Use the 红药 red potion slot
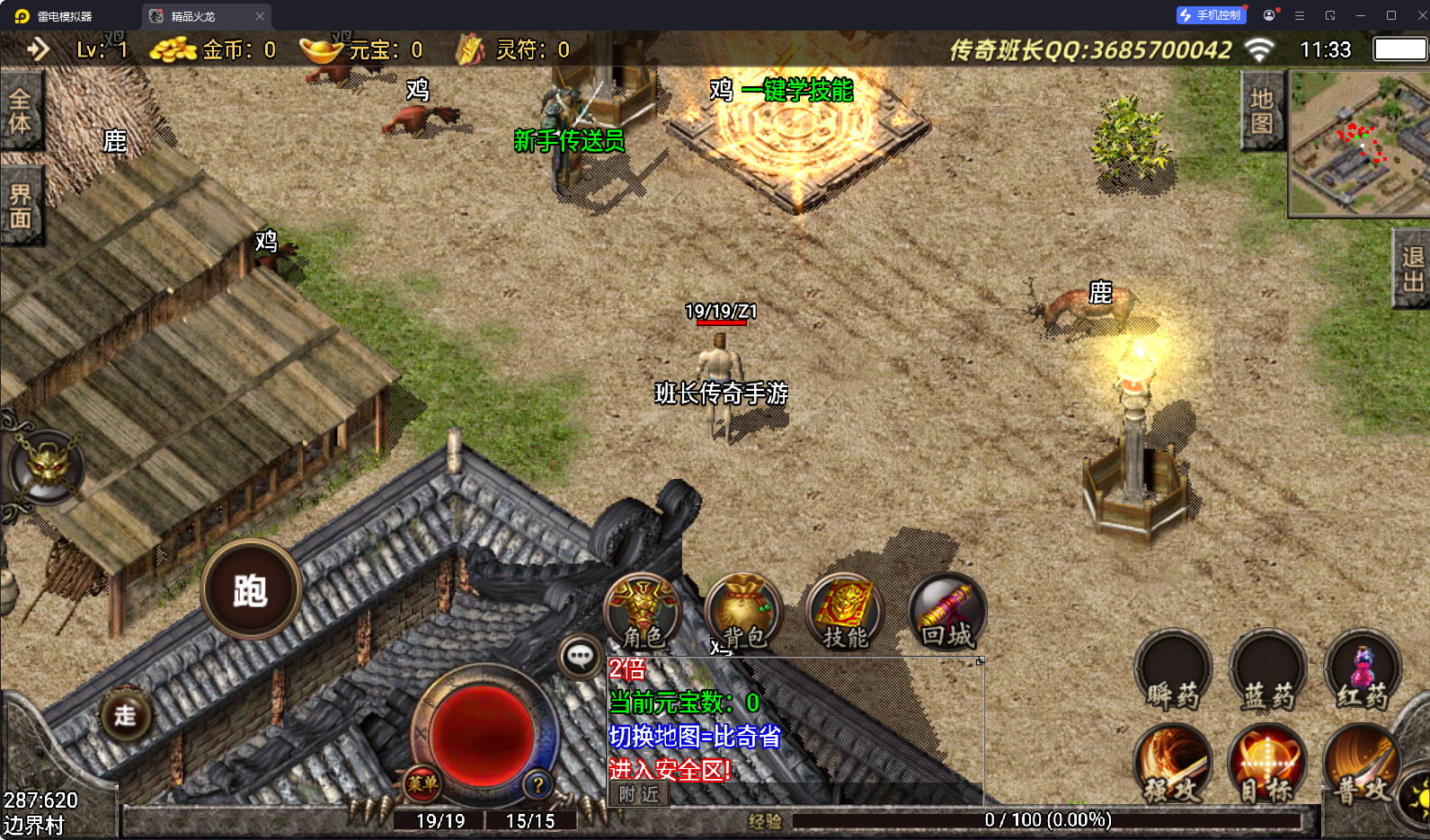This screenshot has width=1430, height=840. pyautogui.click(x=1363, y=672)
